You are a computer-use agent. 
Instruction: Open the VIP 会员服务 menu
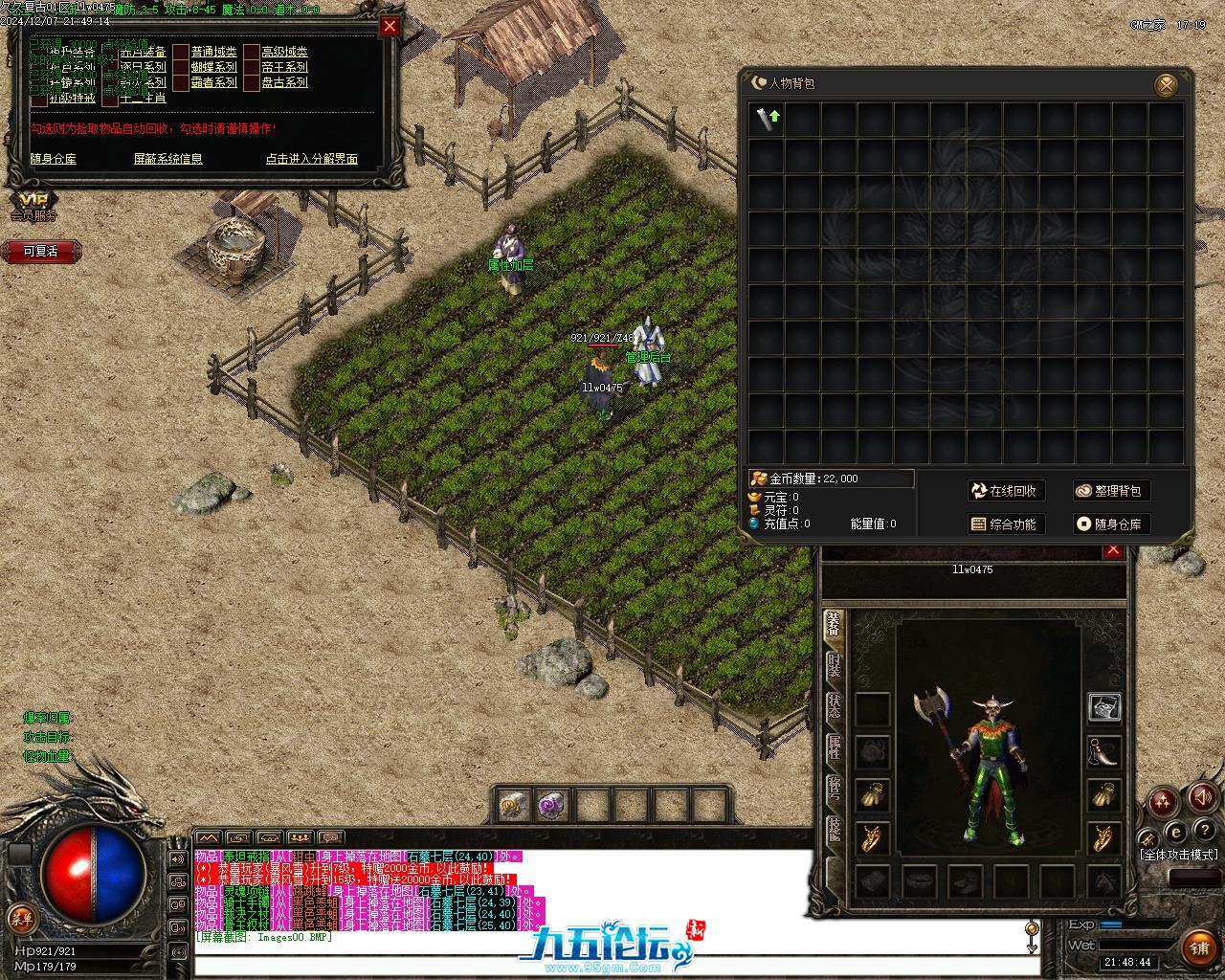33,204
